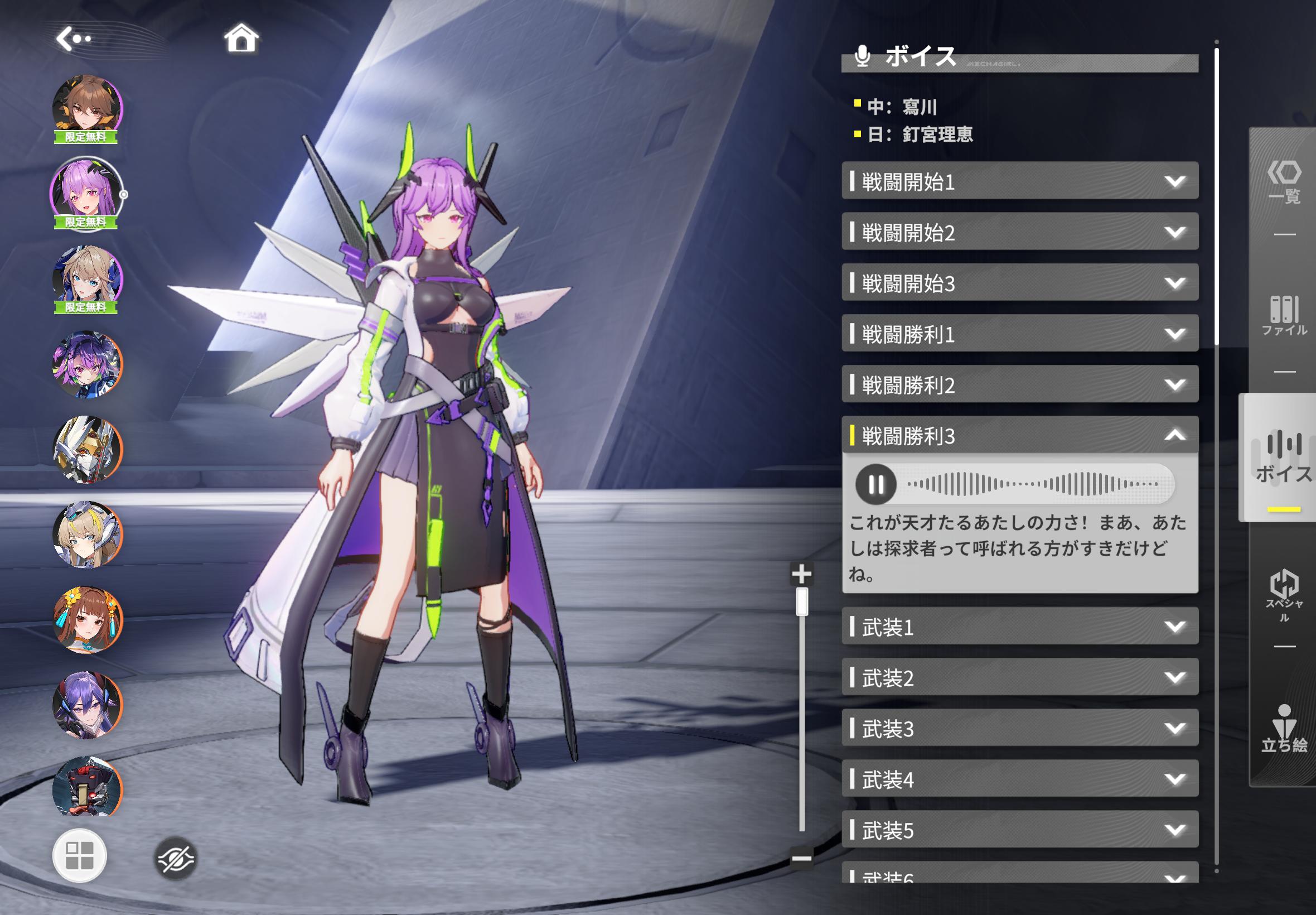Viewport: 1316px width, 915px height.
Task: Click the home icon at the top
Action: (243, 37)
